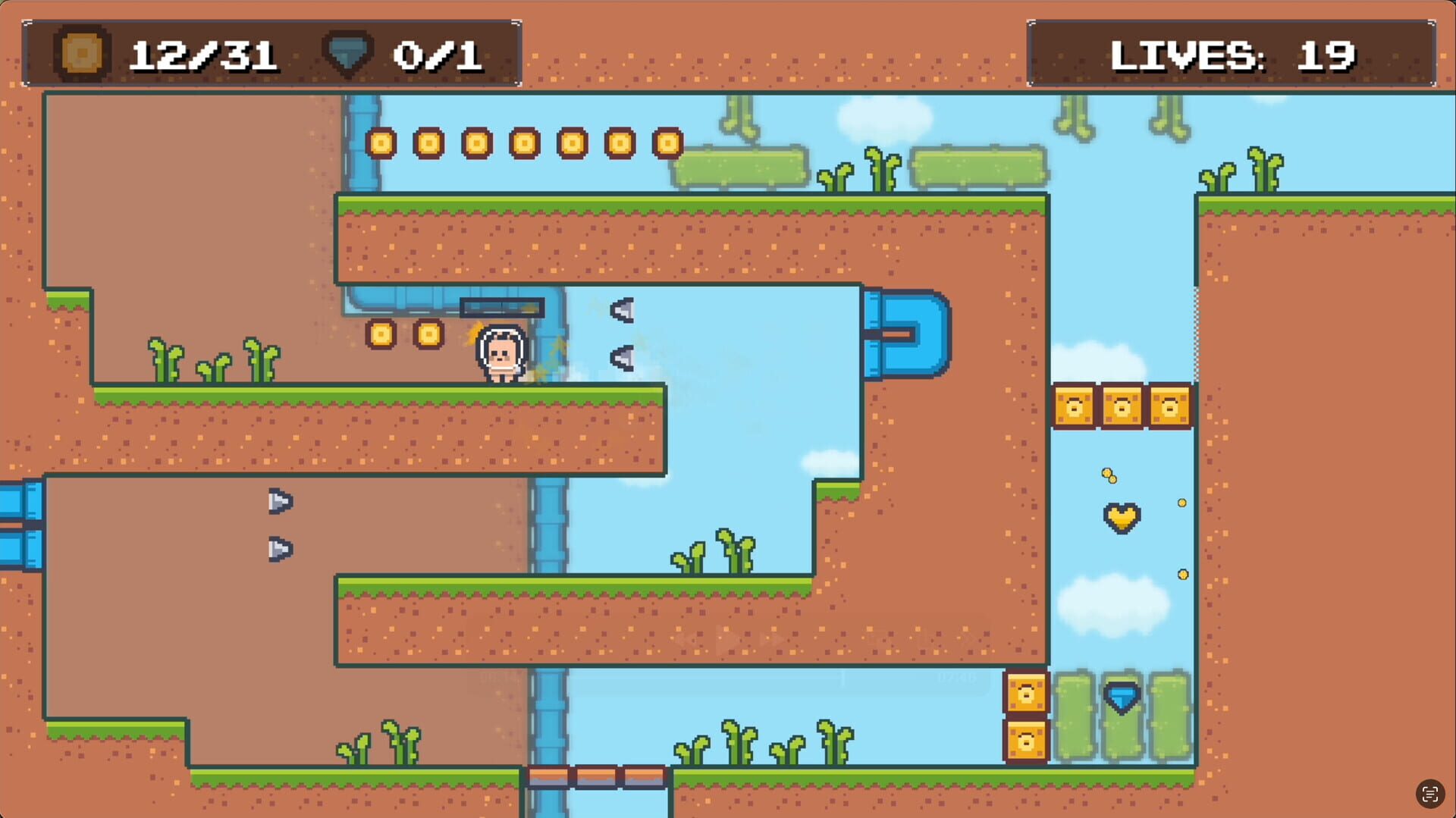Click the blue piston device on the right wall
This screenshot has height=818, width=1456.
point(908,334)
